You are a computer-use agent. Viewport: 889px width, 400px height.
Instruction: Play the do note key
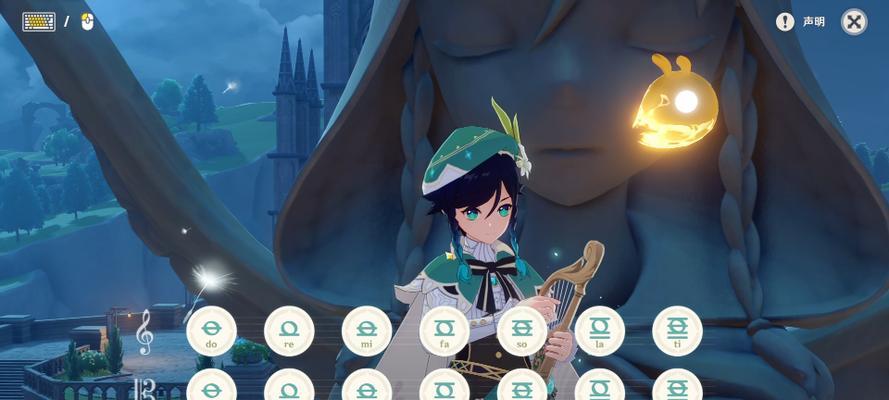point(211,331)
